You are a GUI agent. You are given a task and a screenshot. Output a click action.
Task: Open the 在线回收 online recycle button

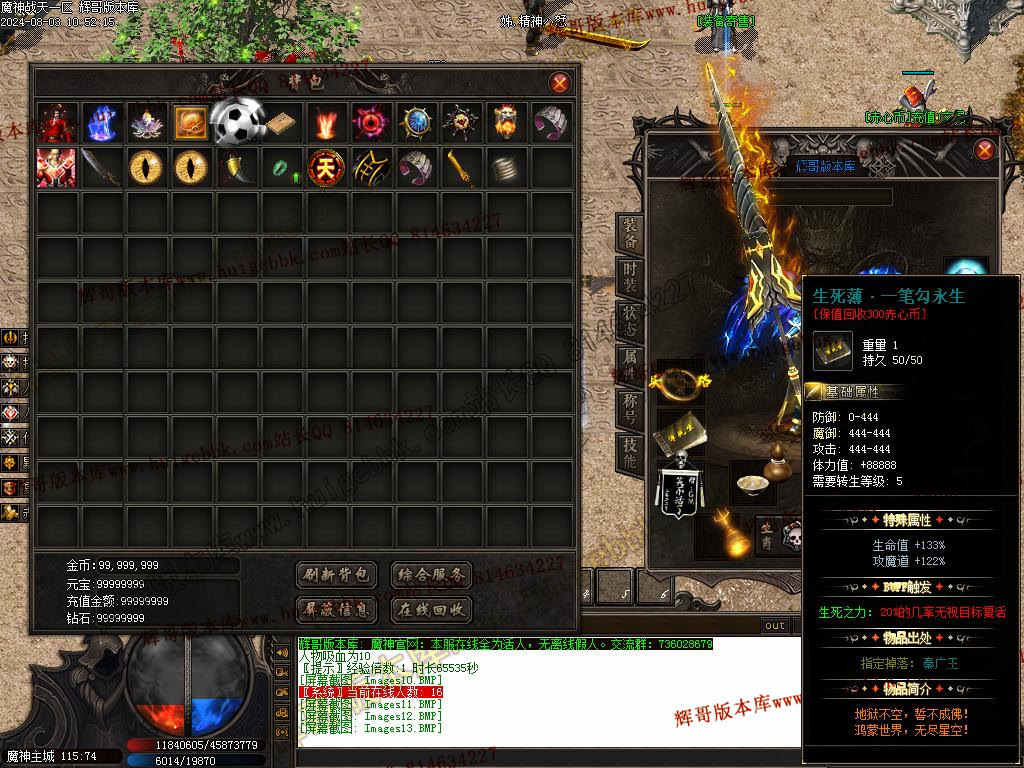[x=430, y=609]
